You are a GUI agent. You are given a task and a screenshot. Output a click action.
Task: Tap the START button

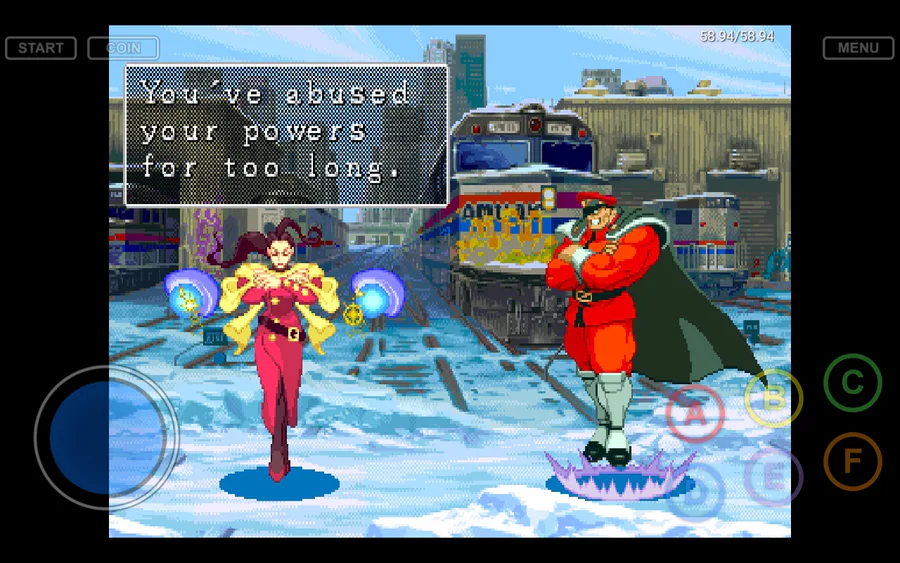tap(41, 48)
